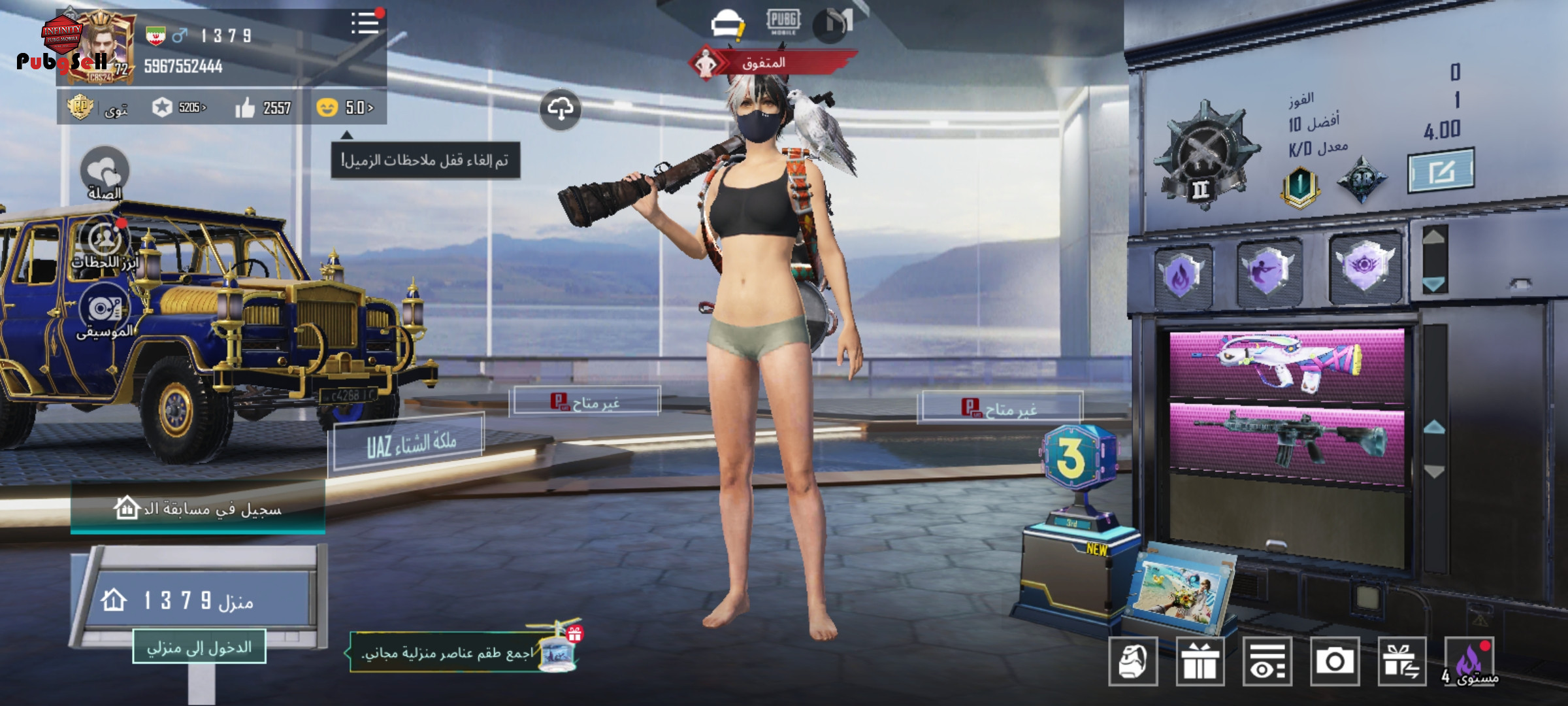Open the list menu with red dot
Viewport: 1568px width, 706px height.
coord(365,24)
